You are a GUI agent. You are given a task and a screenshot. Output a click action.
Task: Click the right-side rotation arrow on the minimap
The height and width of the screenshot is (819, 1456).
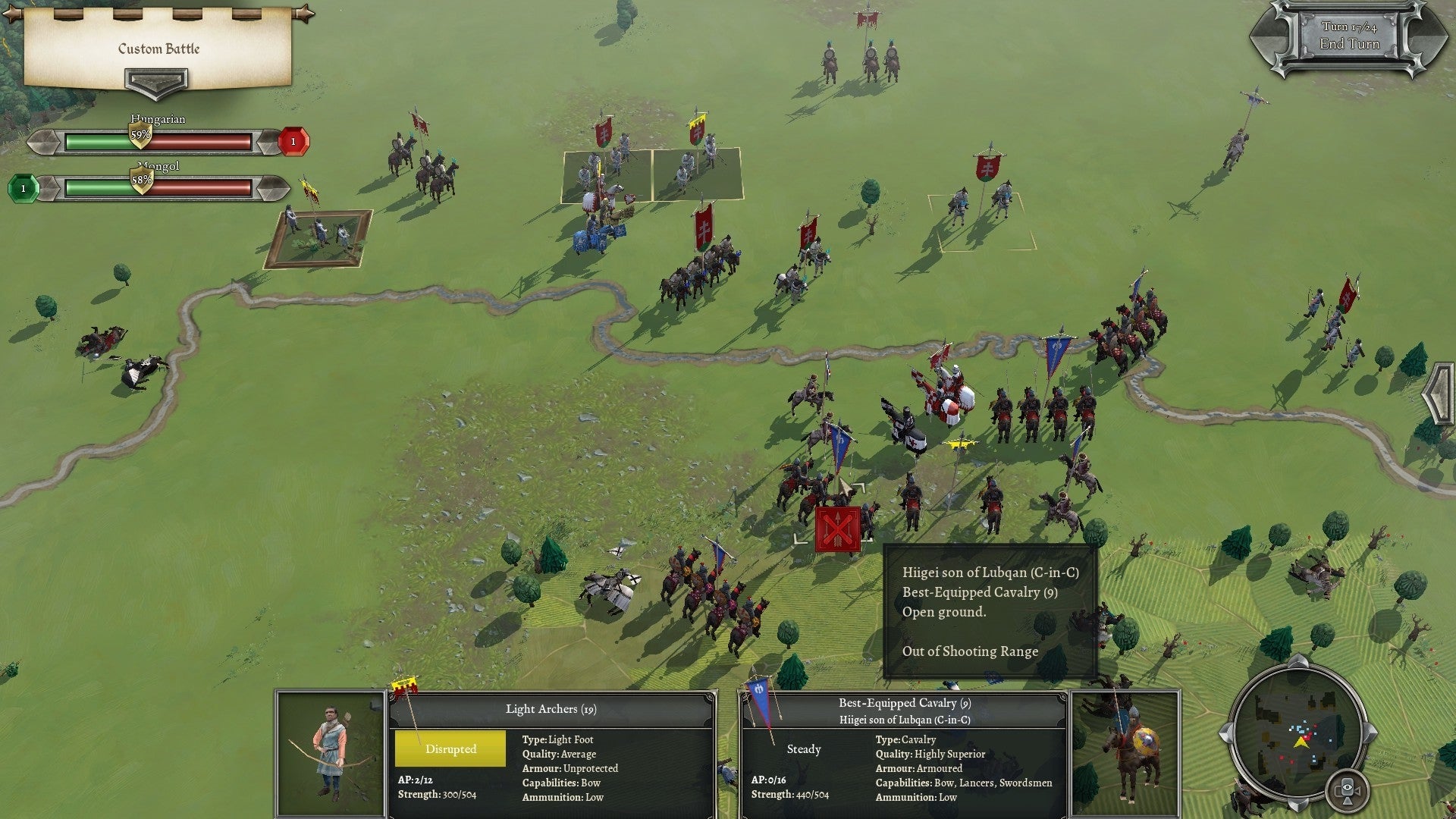click(1370, 733)
